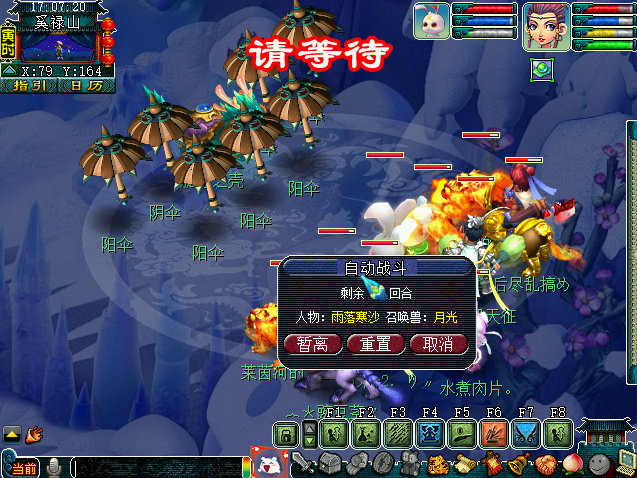Select the rabbit pet portrait
This screenshot has height=478, width=637.
point(431,20)
